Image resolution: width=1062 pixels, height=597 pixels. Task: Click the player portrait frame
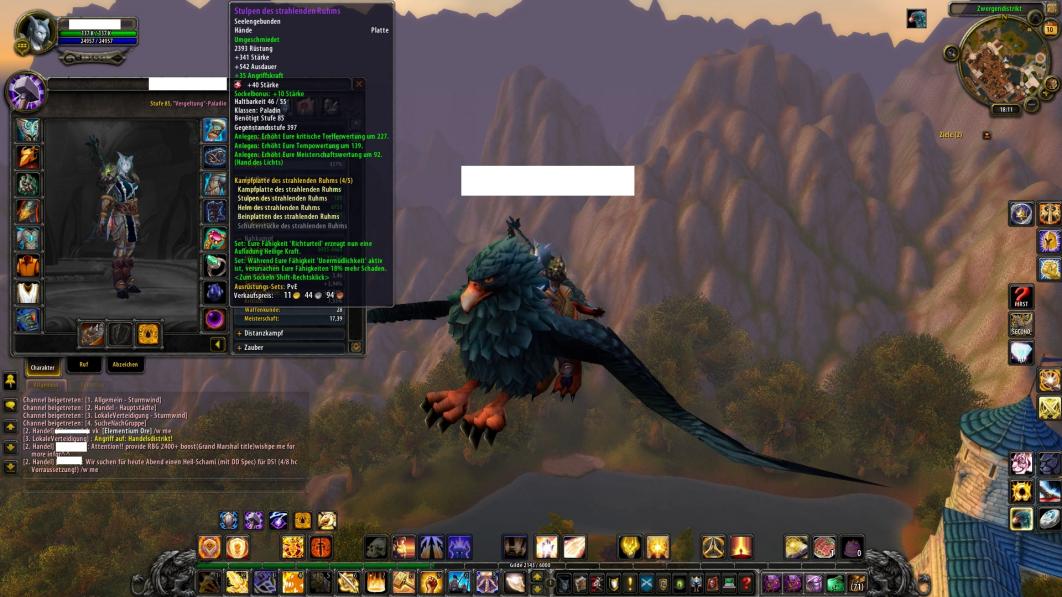pos(37,34)
